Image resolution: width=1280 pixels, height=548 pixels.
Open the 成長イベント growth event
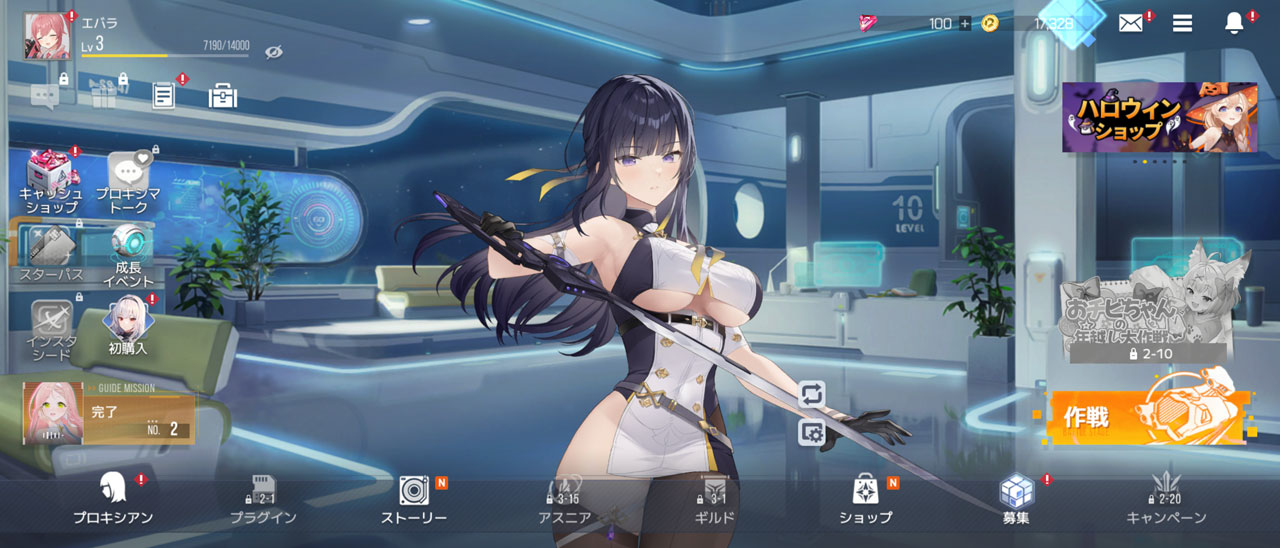(x=129, y=256)
